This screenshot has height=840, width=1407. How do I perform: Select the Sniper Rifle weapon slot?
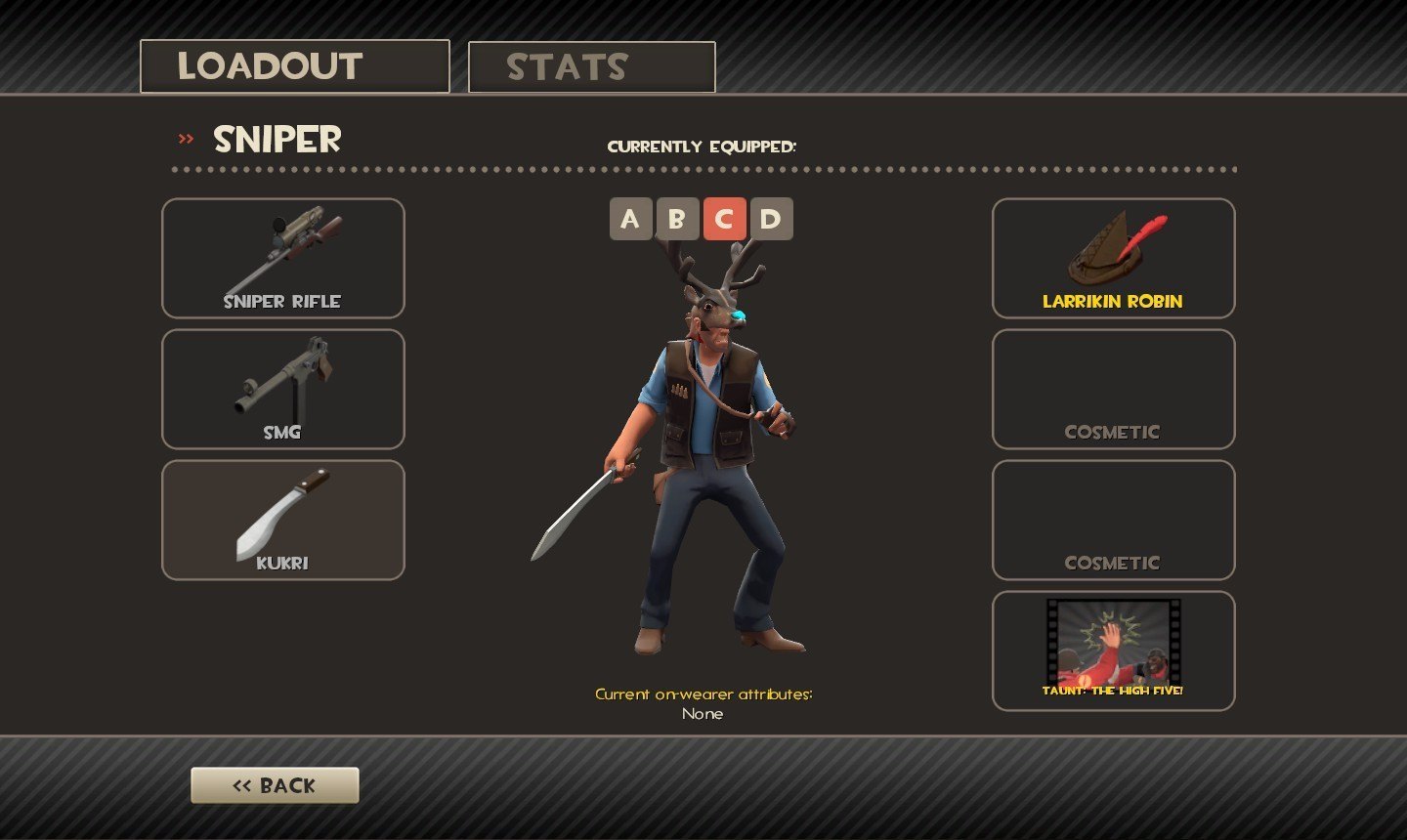point(283,259)
